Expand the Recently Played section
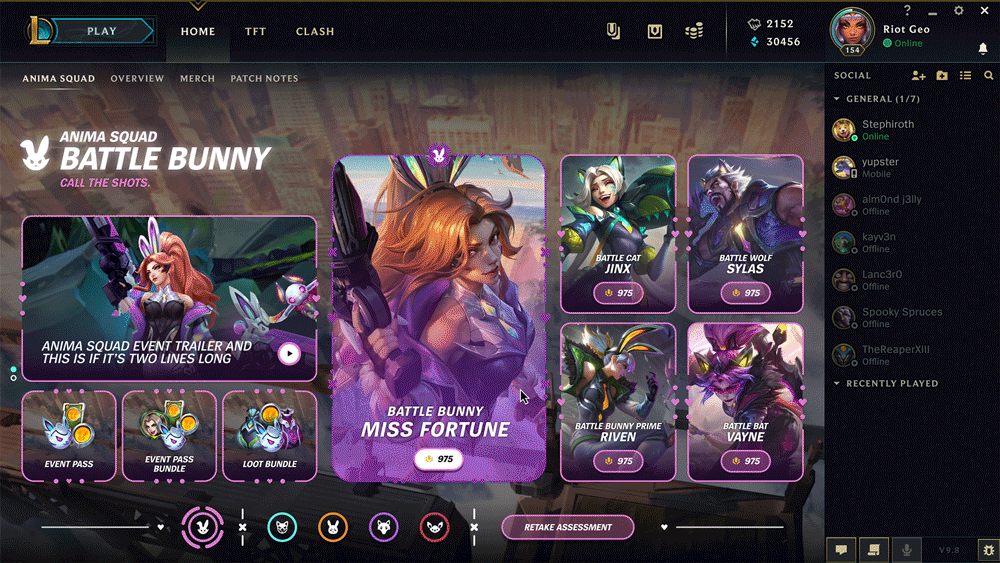Image resolution: width=1000 pixels, height=563 pixels. pos(891,384)
